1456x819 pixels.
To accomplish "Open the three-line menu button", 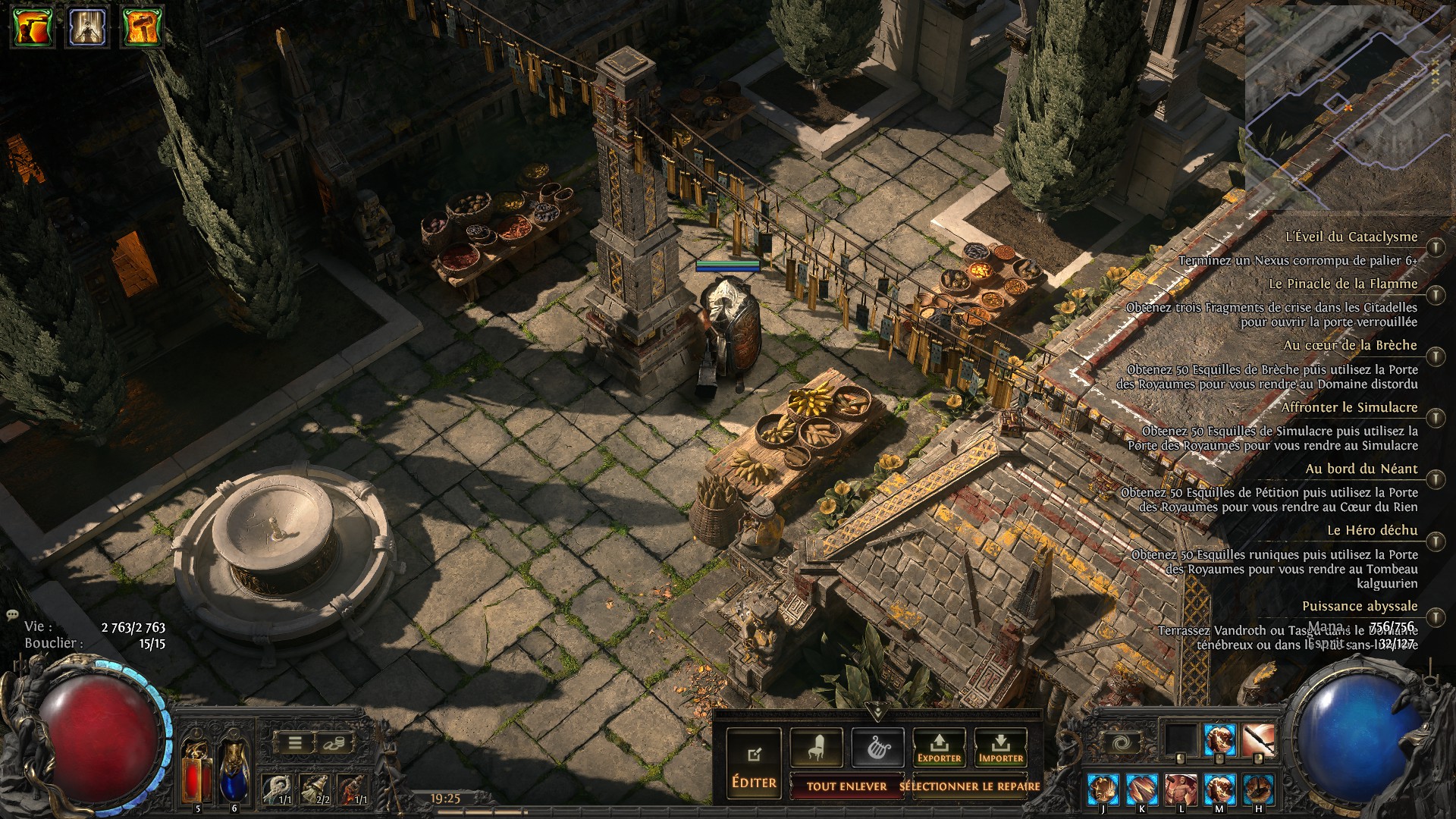I will [x=295, y=743].
